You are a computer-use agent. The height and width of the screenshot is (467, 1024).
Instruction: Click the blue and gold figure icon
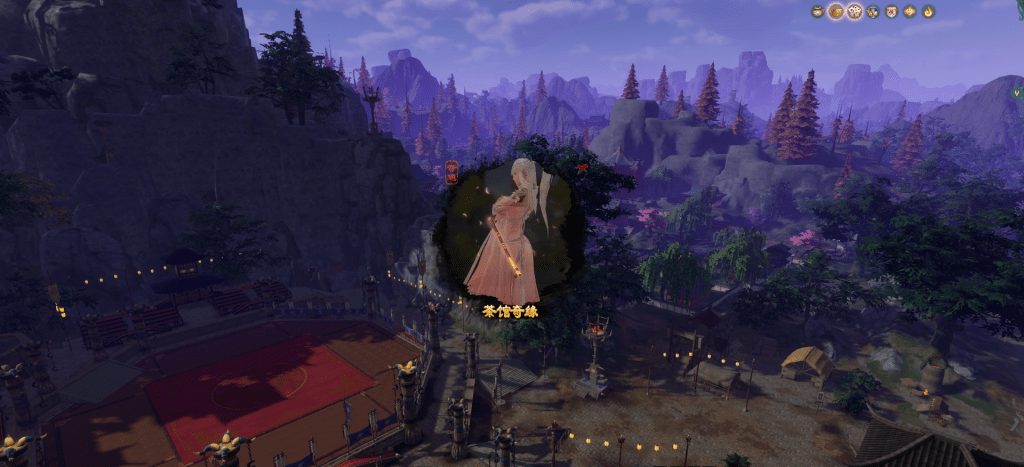point(872,11)
